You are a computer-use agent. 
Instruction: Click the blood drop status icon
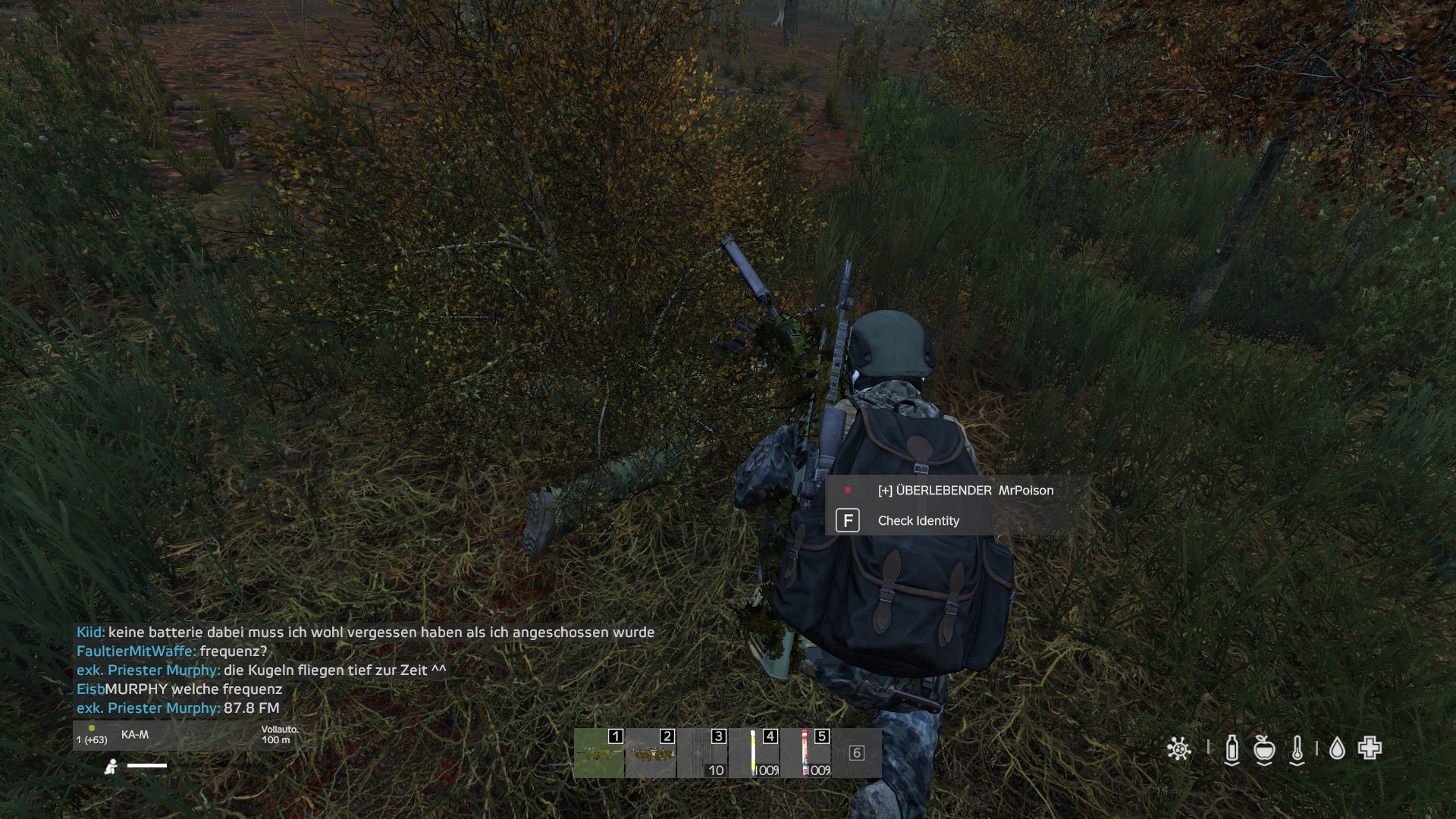pos(1337,749)
